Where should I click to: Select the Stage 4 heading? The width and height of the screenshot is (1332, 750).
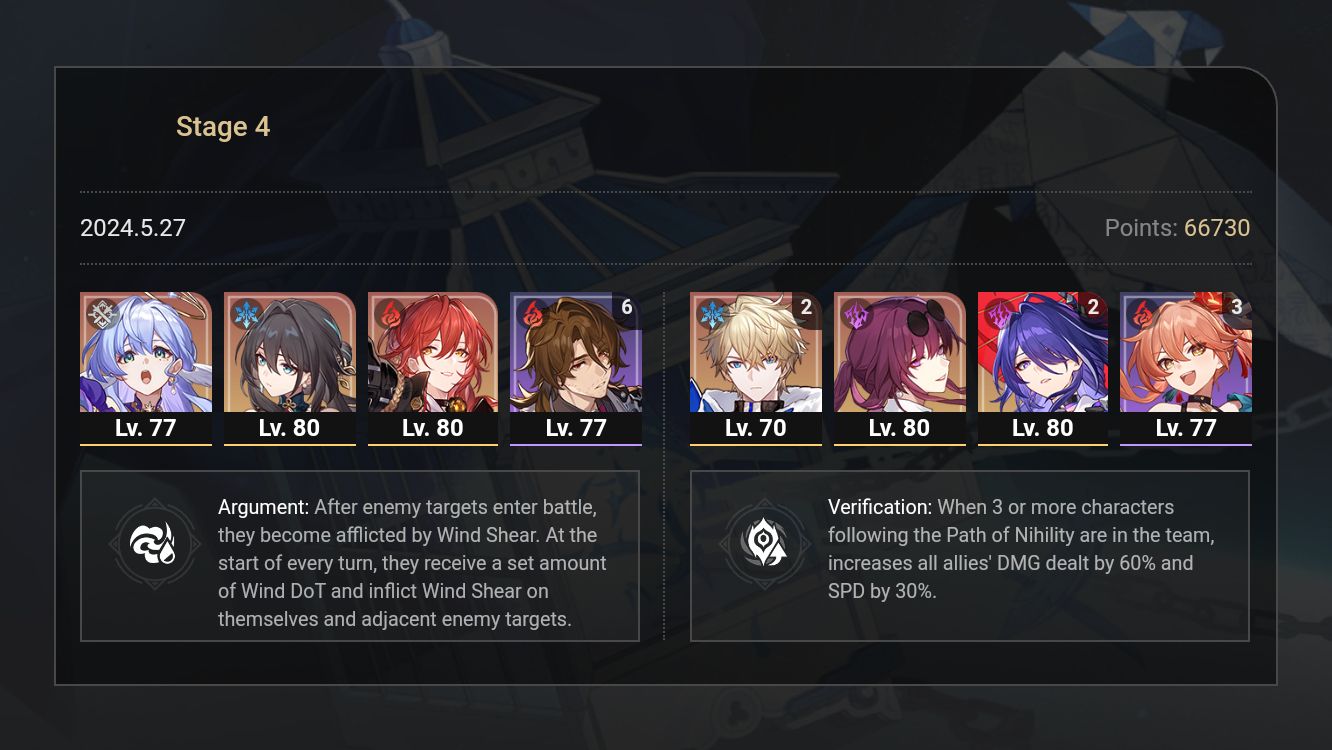pyautogui.click(x=222, y=126)
